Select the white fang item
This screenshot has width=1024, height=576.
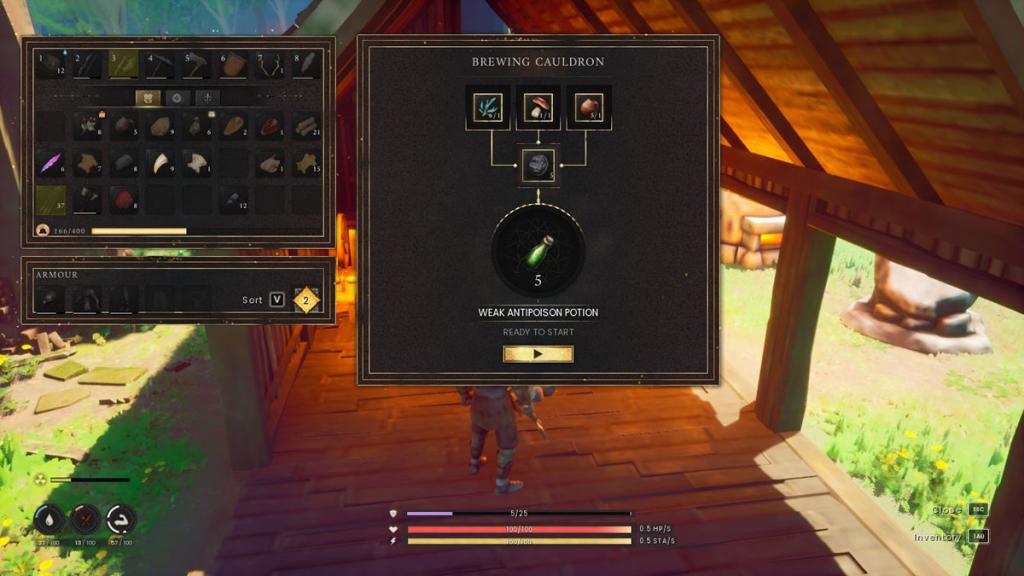pos(161,162)
